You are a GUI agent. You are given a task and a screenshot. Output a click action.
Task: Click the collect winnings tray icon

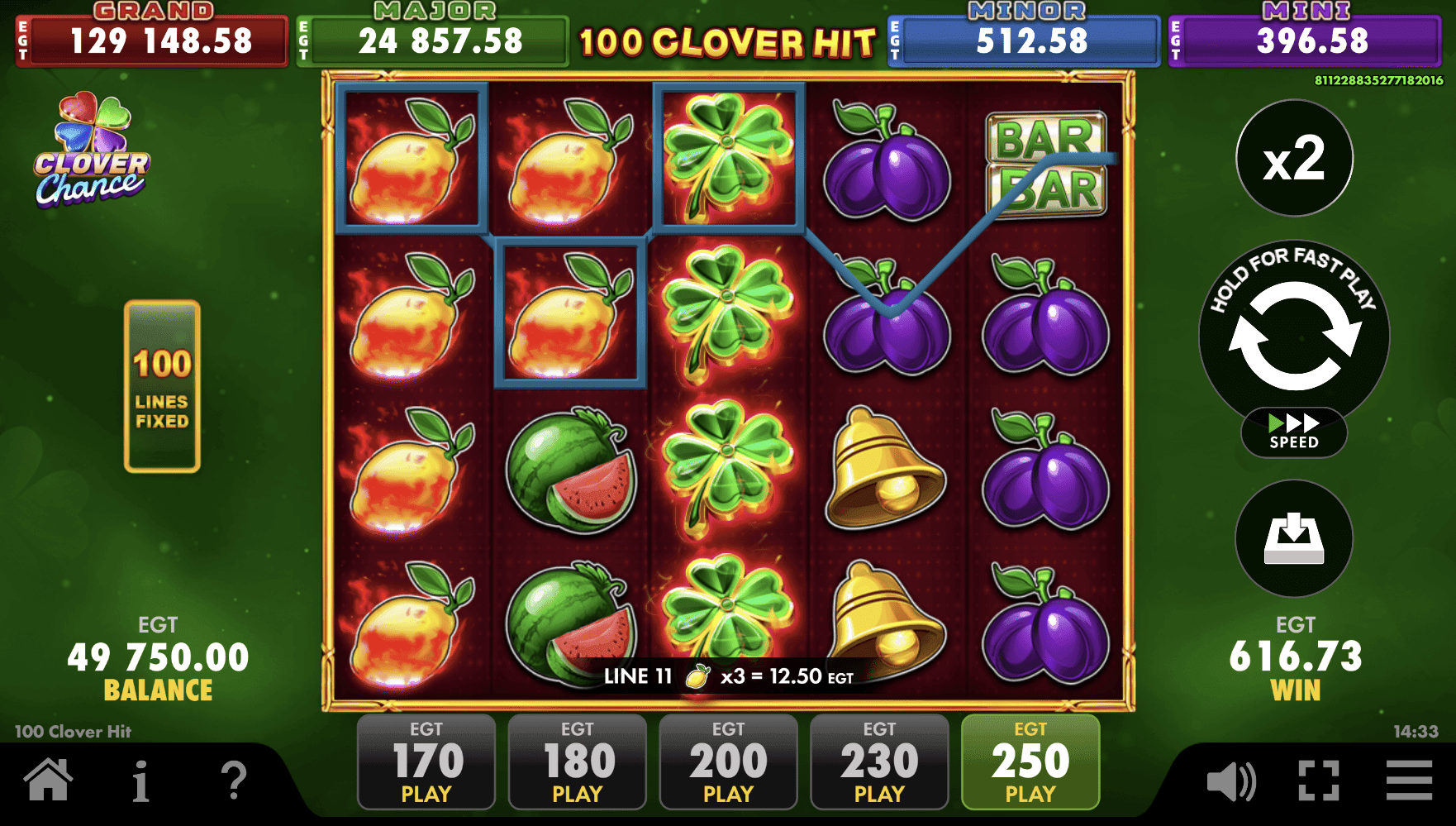(1294, 539)
